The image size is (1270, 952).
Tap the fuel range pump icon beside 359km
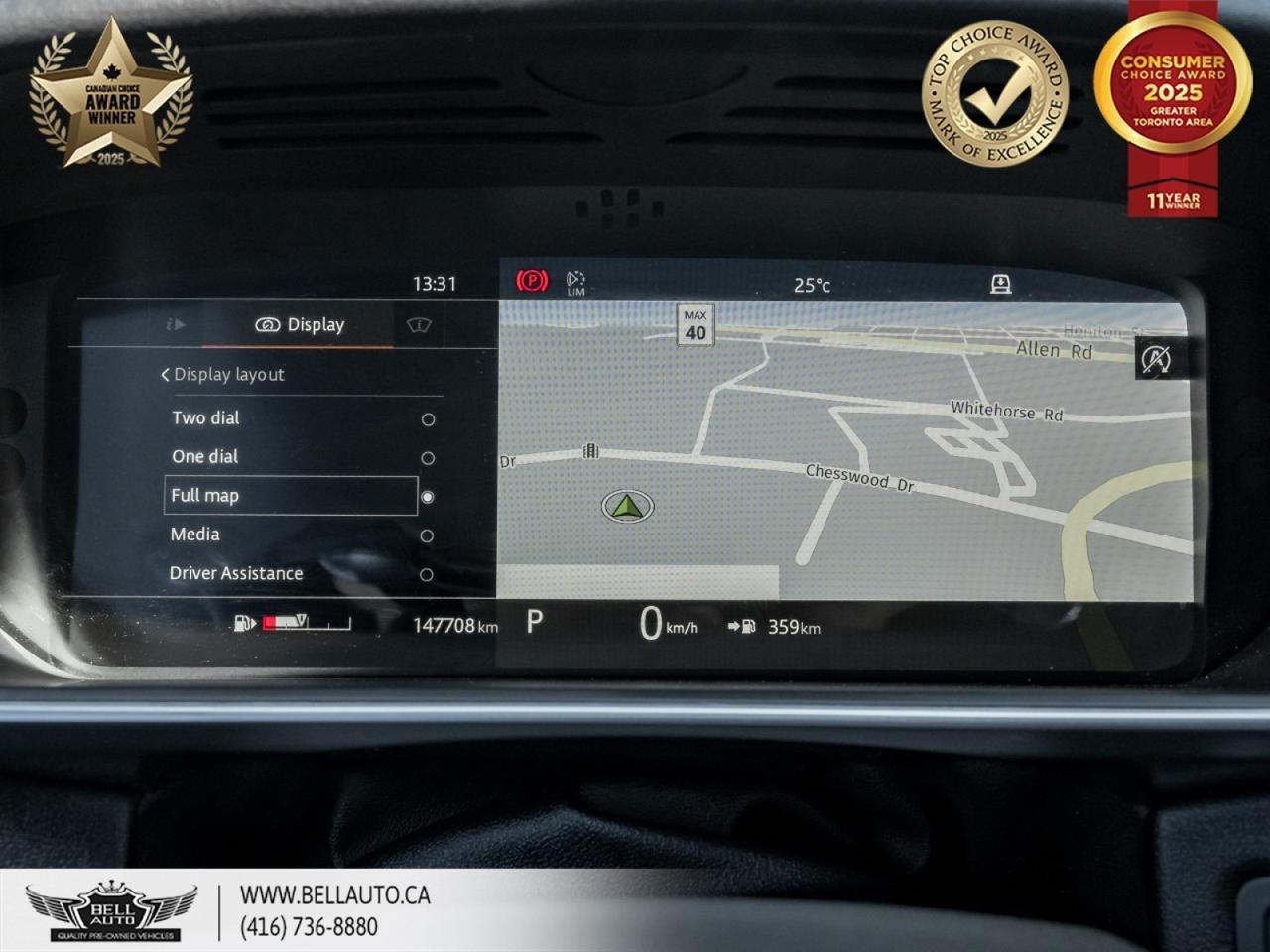(x=749, y=626)
